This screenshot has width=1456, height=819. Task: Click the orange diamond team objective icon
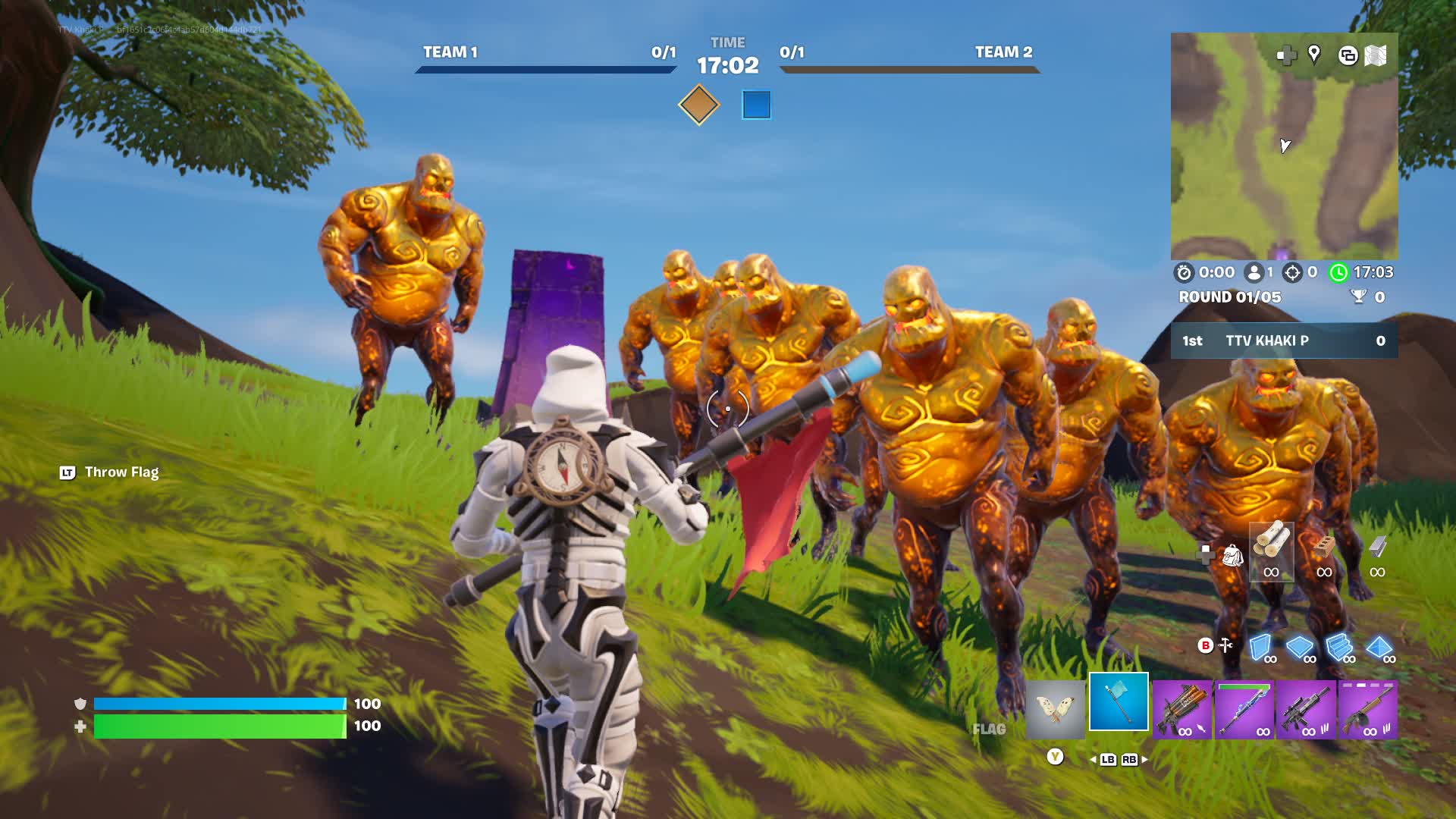coord(698,105)
